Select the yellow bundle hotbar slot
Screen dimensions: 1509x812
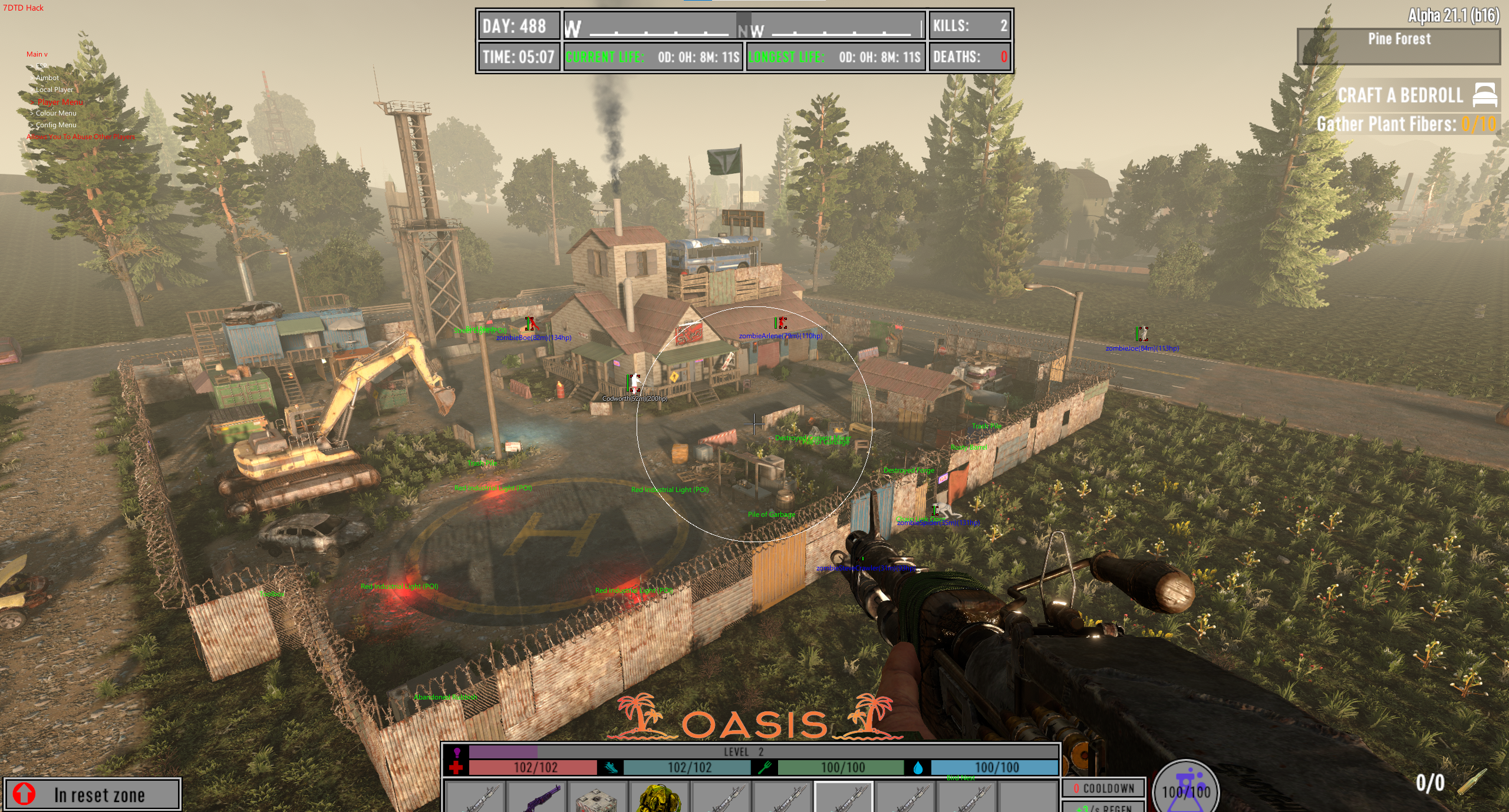(x=659, y=798)
